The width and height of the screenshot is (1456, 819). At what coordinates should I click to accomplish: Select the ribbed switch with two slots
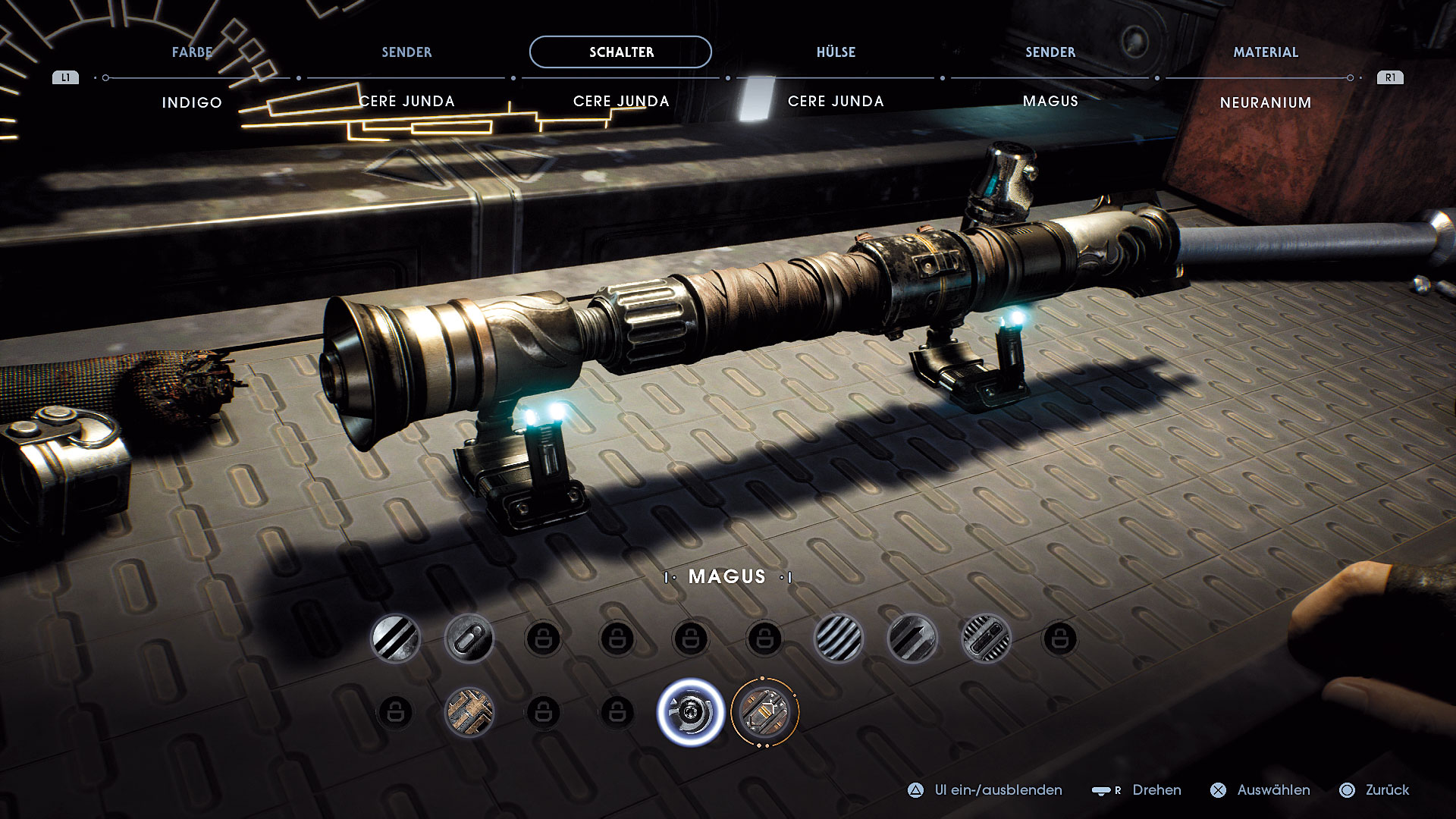pos(986,639)
